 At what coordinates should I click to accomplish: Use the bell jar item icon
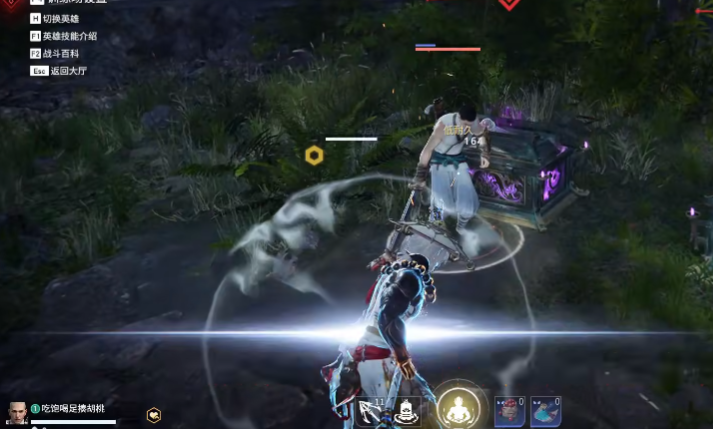point(408,412)
